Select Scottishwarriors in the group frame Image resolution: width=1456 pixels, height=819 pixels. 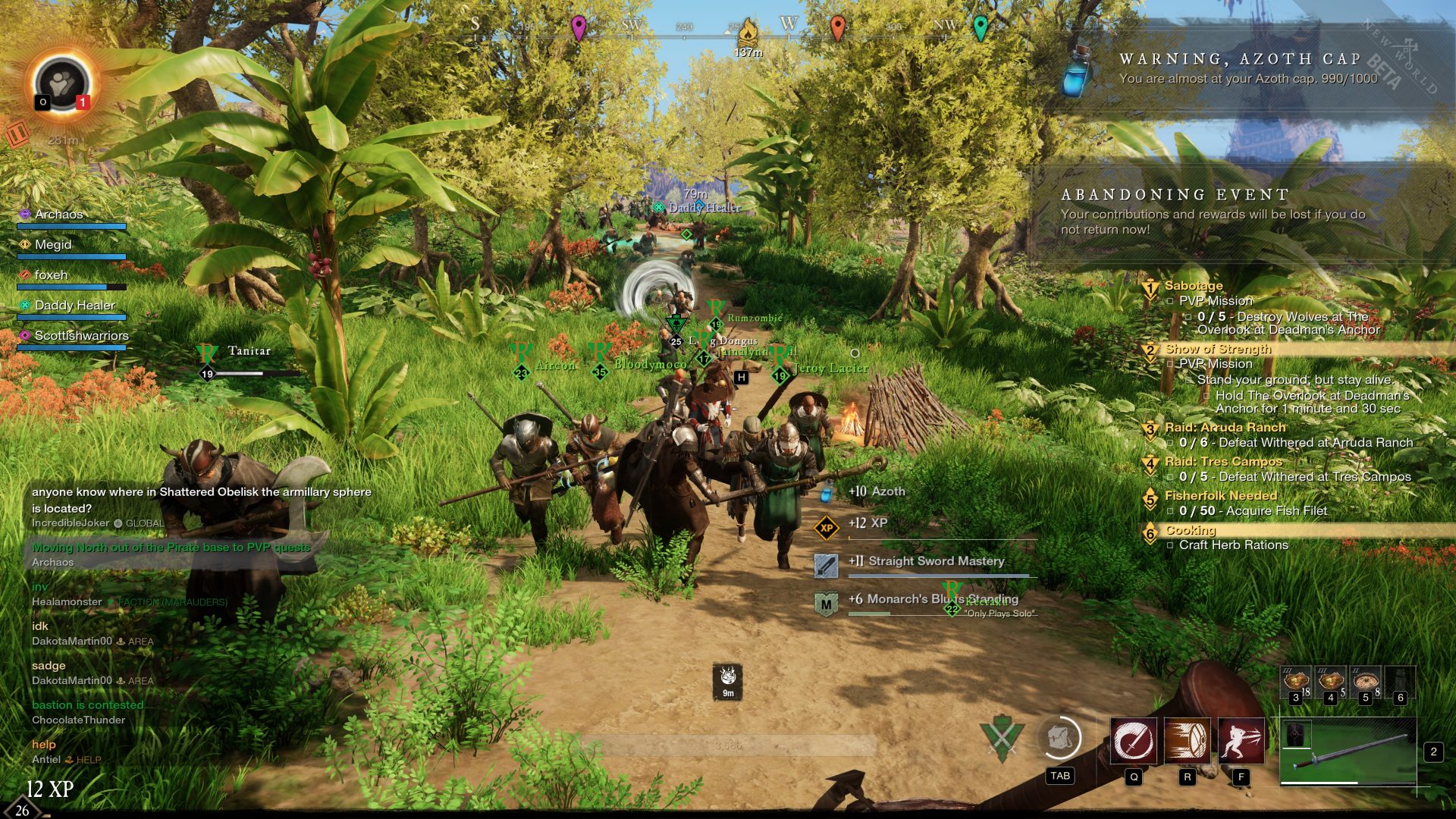(81, 336)
